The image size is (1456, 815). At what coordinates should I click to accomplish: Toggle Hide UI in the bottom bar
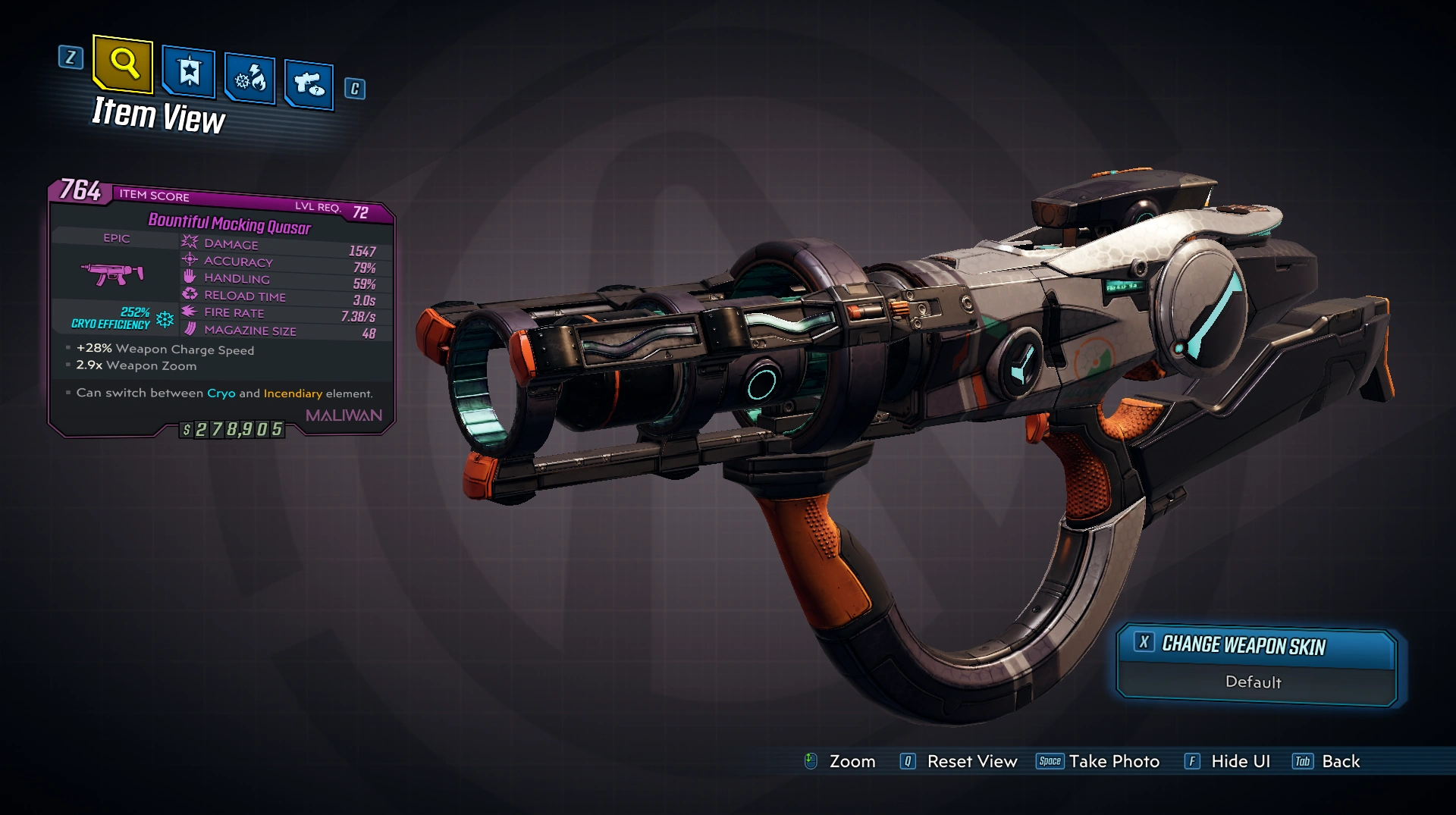1227,761
